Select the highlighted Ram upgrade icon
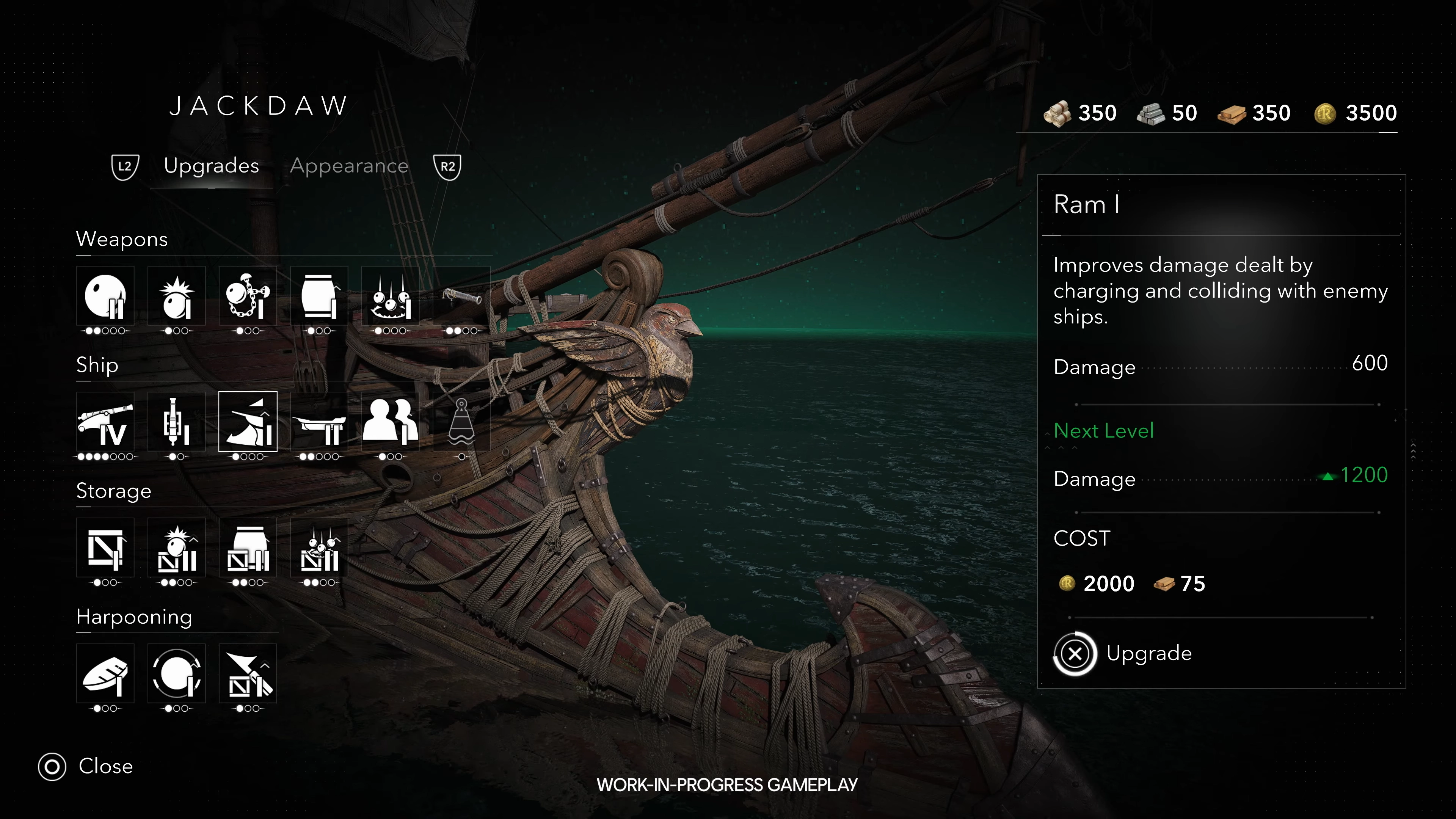The width and height of the screenshot is (1456, 819). [248, 422]
